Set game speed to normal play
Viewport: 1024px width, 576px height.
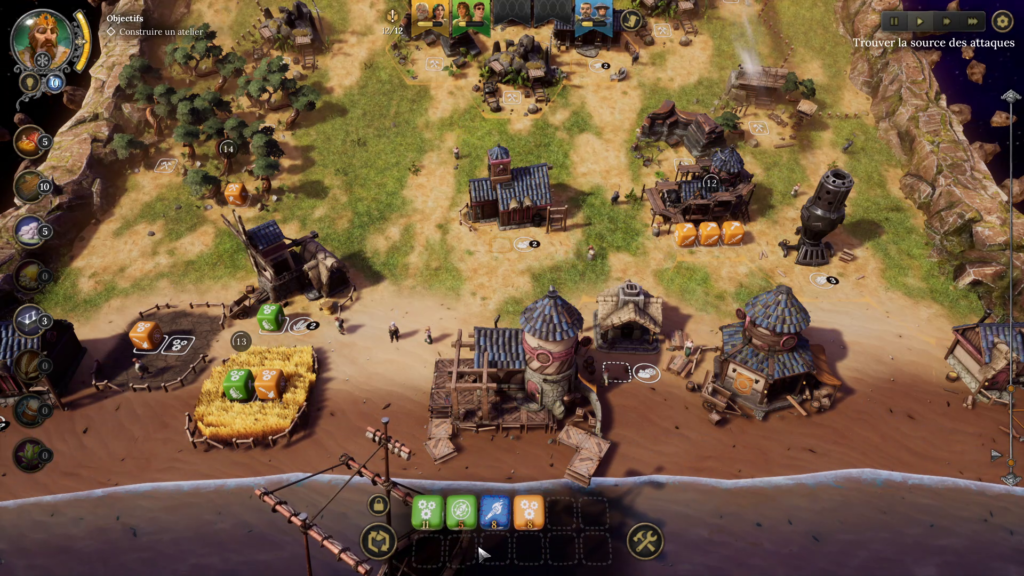click(921, 21)
